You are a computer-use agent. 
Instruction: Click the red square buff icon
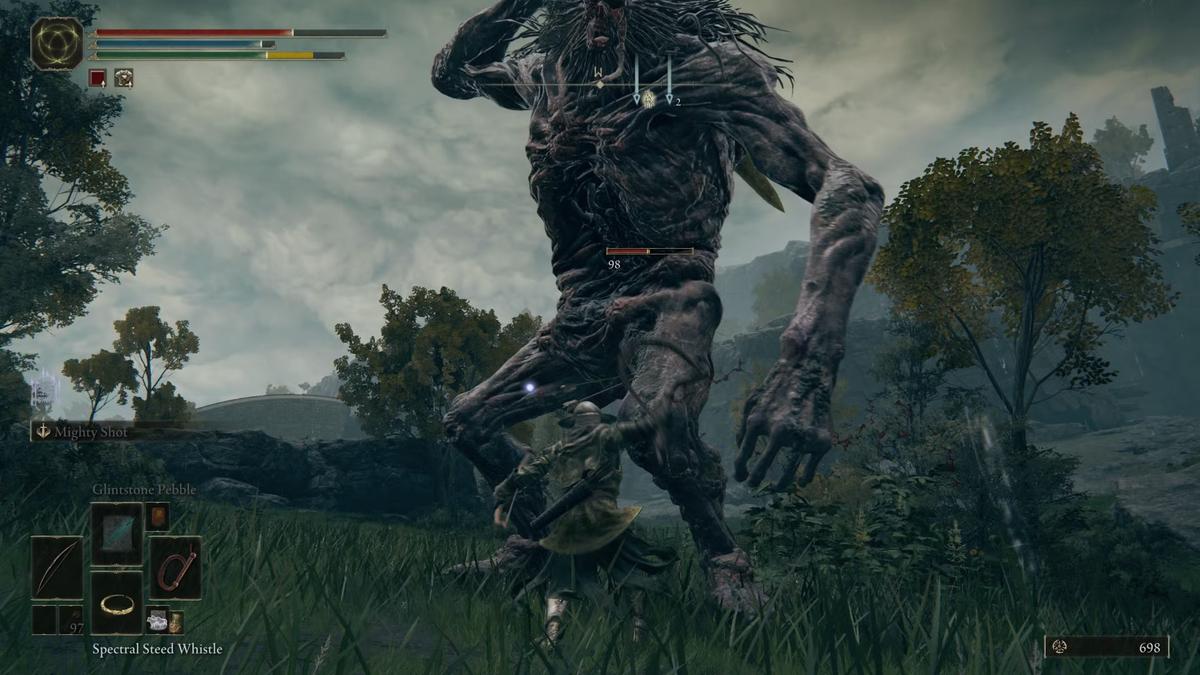pyautogui.click(x=97, y=77)
